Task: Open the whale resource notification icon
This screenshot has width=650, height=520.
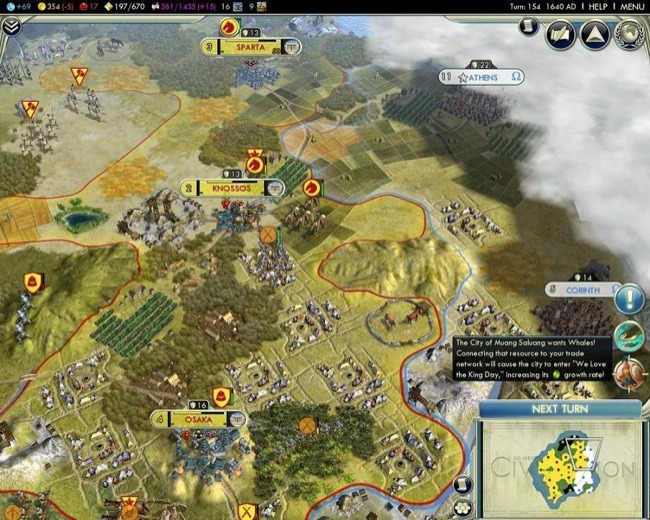Action: click(x=629, y=334)
